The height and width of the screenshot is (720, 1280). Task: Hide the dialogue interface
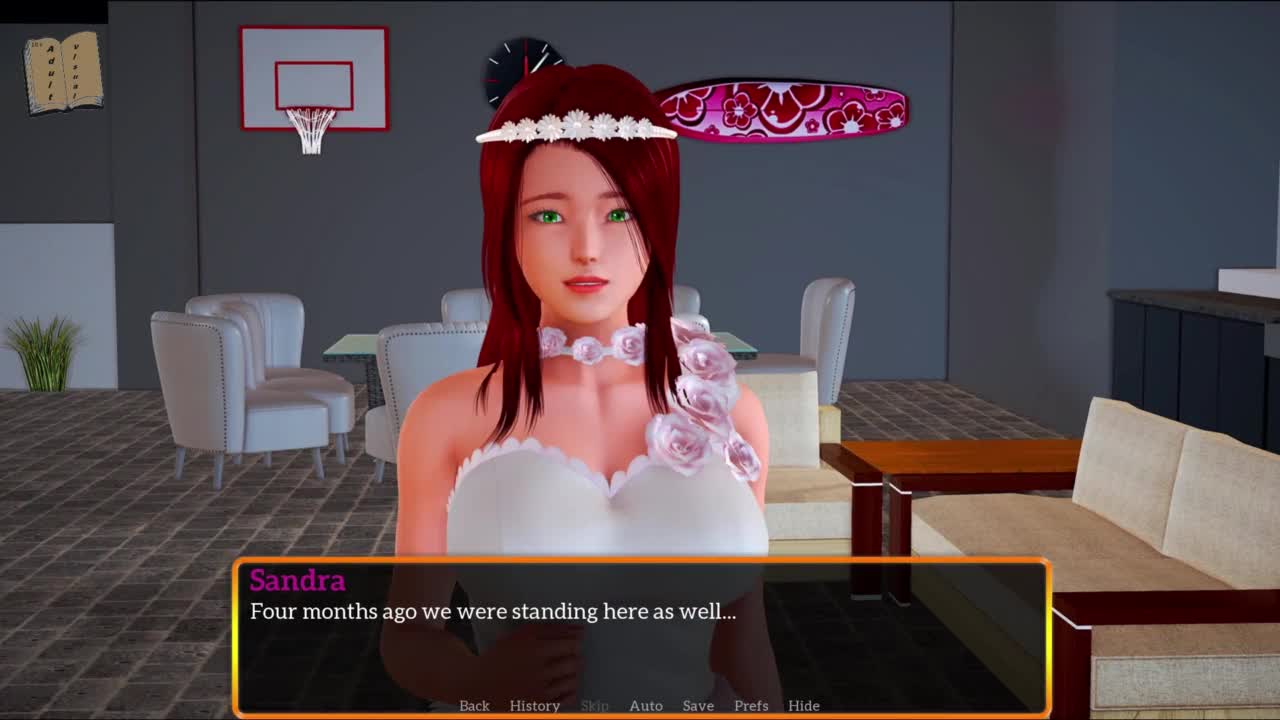[x=803, y=705]
